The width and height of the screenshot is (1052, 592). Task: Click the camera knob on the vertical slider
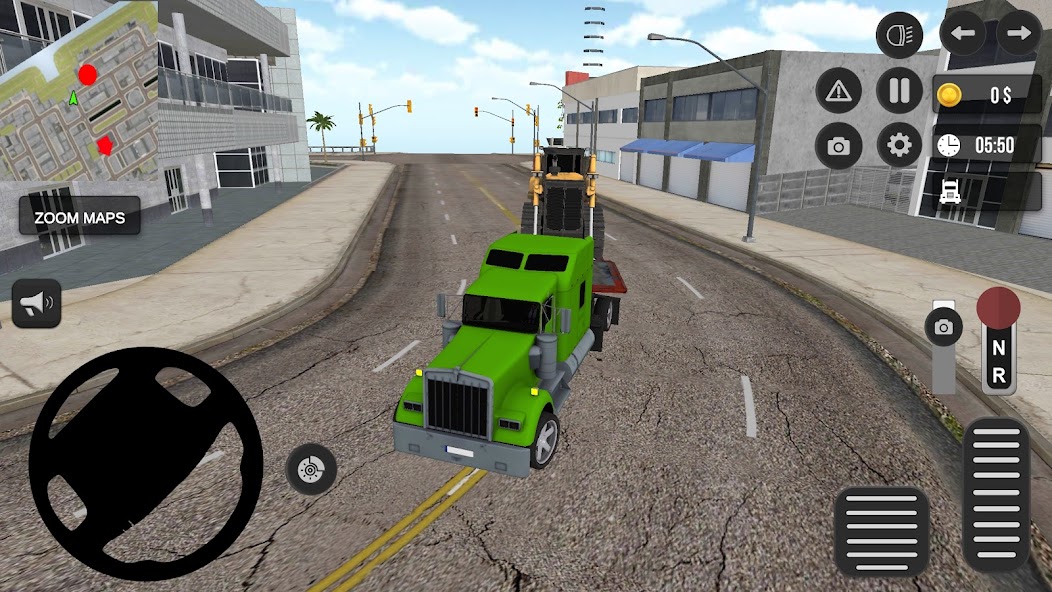pos(943,326)
